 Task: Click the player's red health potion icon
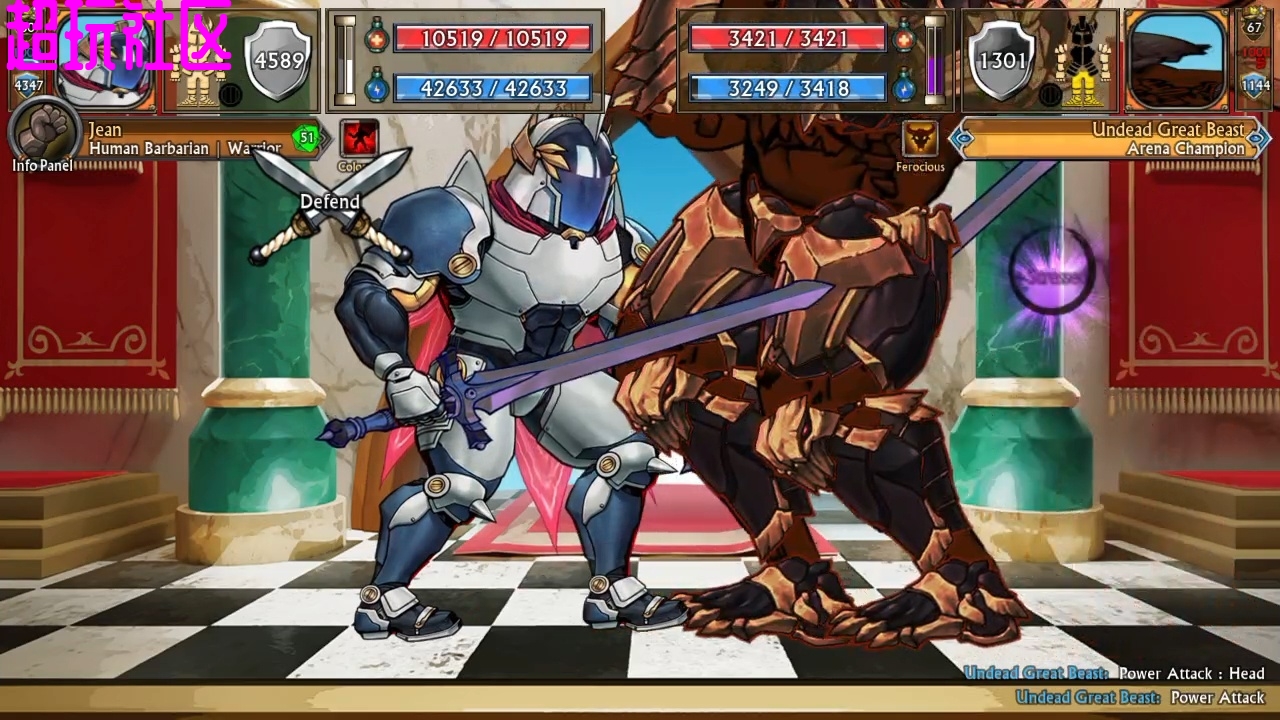tap(376, 37)
